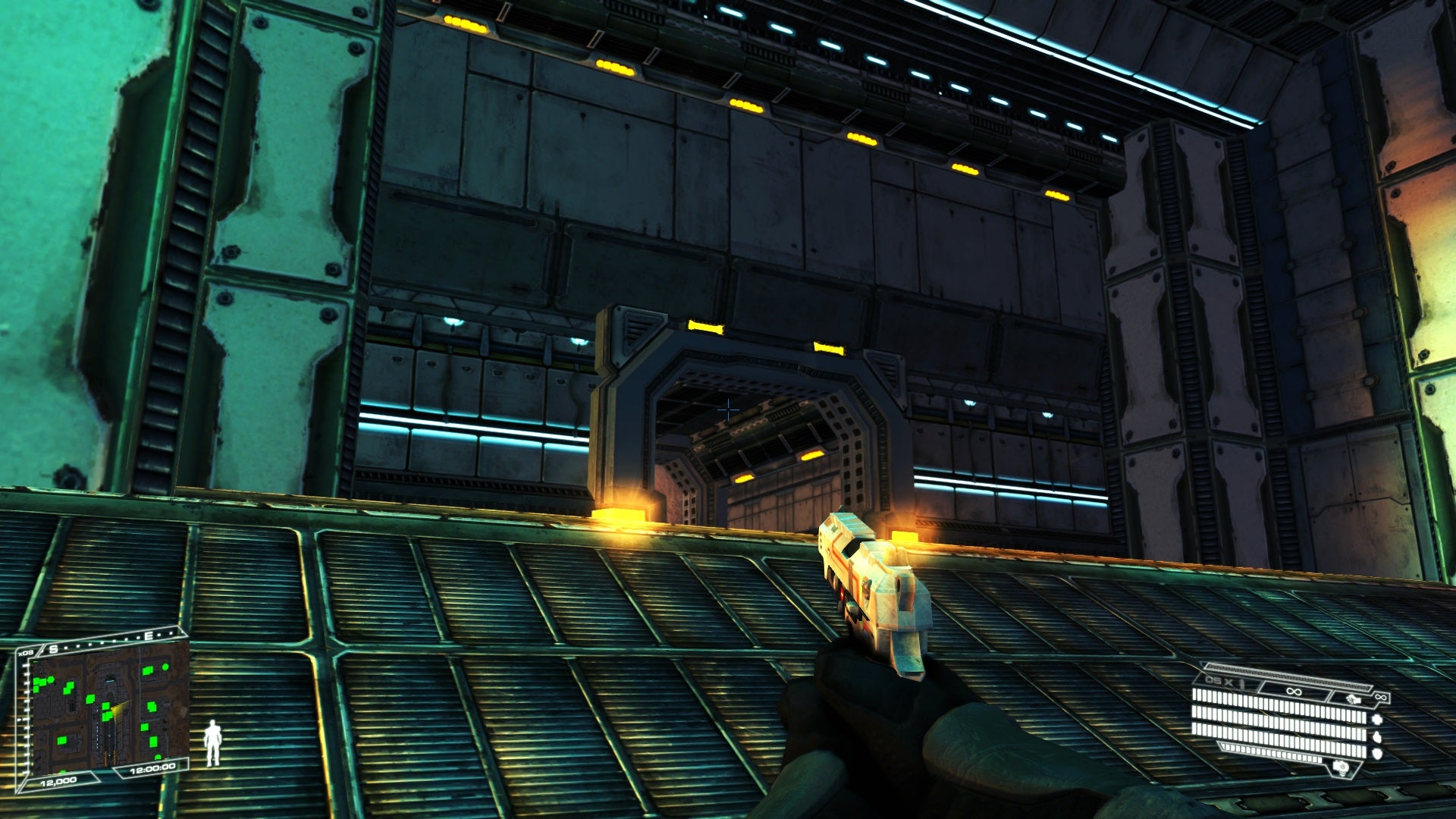The height and width of the screenshot is (819, 1456).
Task: Click the shield icon beside the bars
Action: (x=1376, y=753)
